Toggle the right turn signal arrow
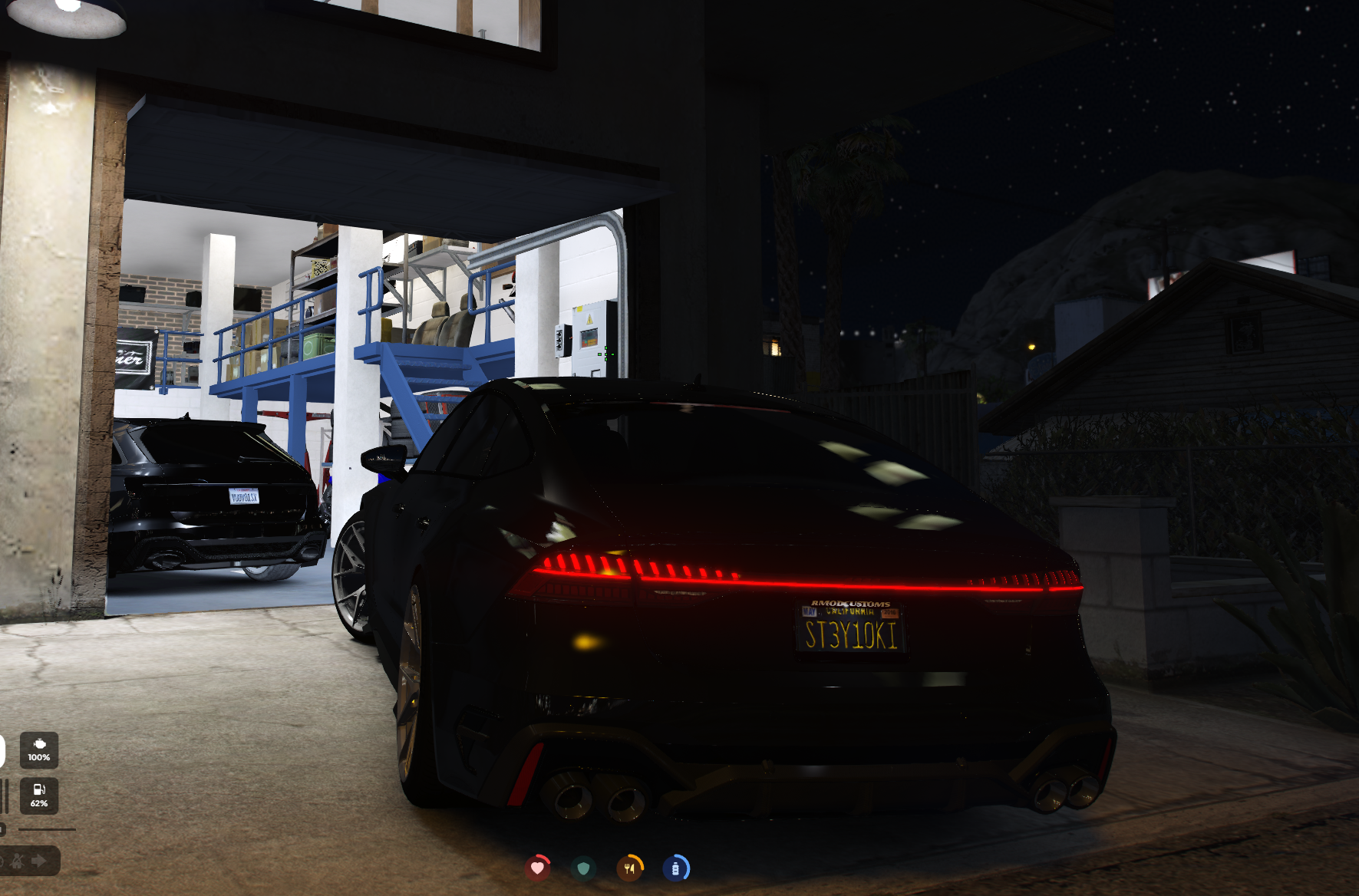This screenshot has height=896, width=1359. pos(38,861)
